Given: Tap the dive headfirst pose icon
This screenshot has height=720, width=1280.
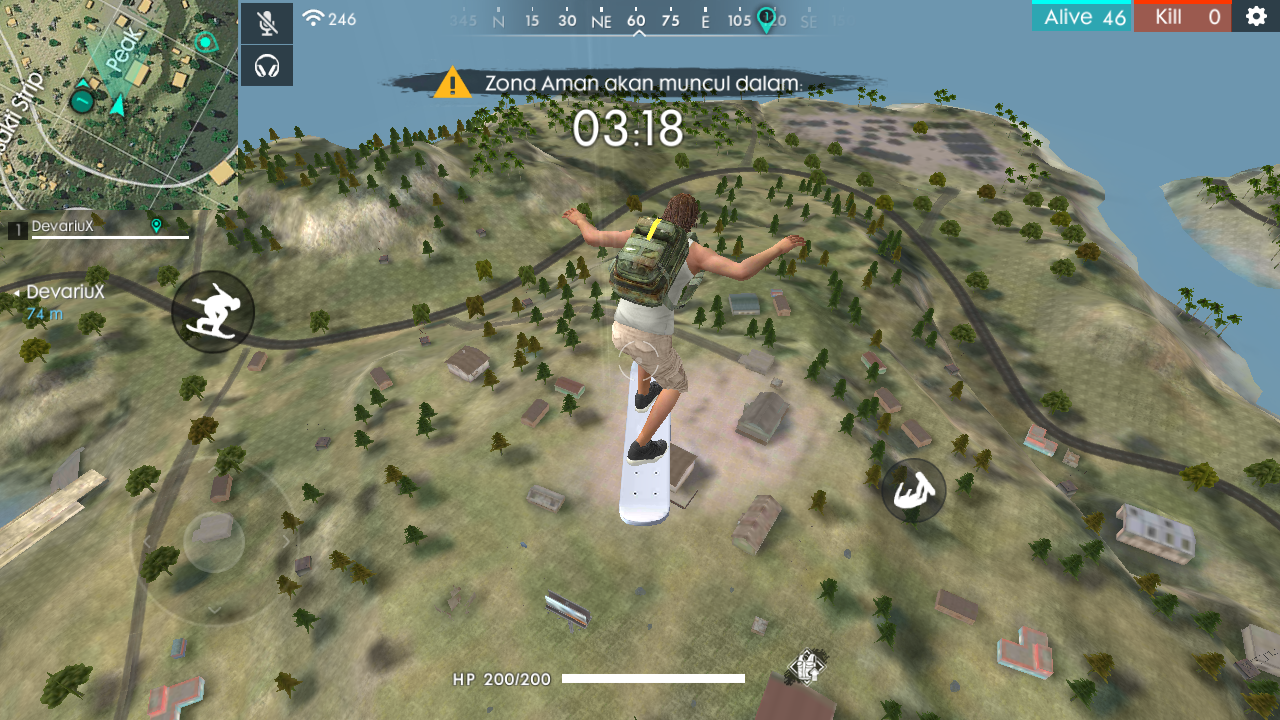Looking at the screenshot, I should [913, 491].
